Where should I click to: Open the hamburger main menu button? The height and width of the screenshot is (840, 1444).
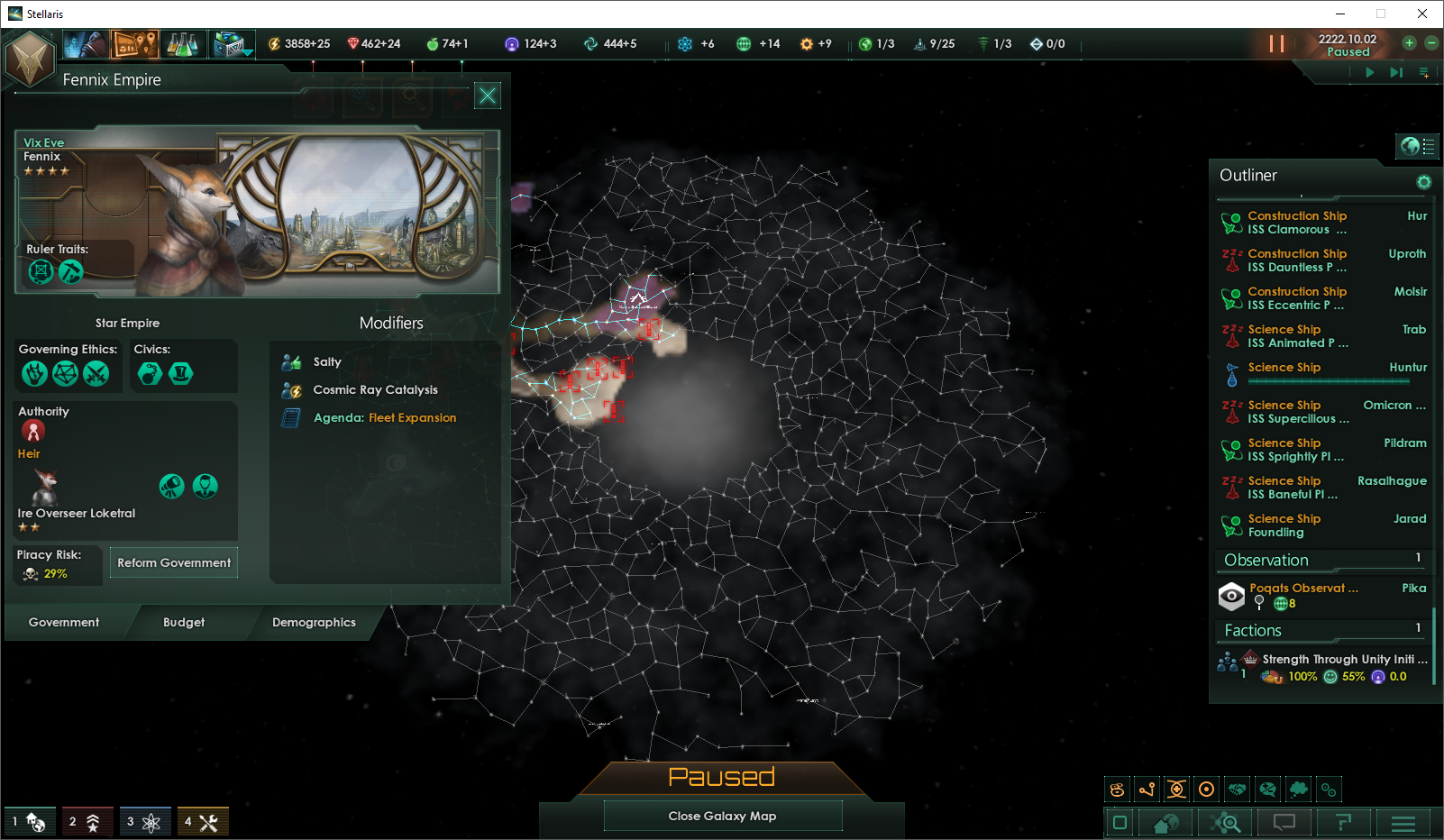click(x=1403, y=822)
